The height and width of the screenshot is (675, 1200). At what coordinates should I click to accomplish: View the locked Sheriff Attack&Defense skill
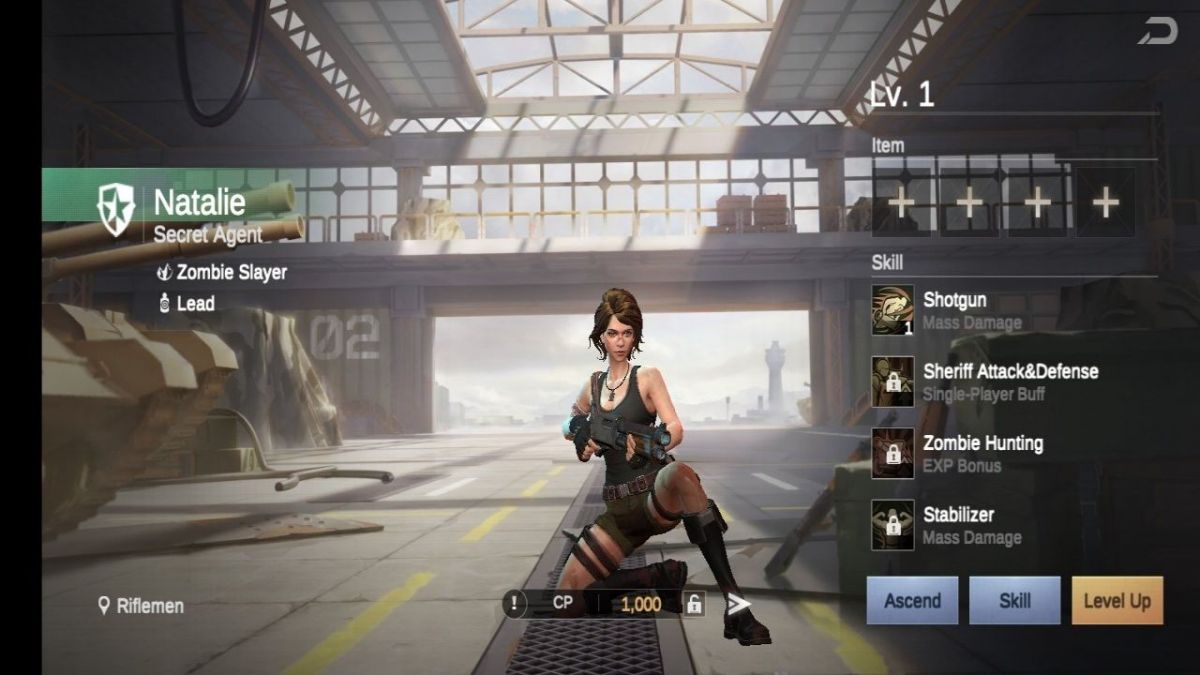(x=892, y=382)
